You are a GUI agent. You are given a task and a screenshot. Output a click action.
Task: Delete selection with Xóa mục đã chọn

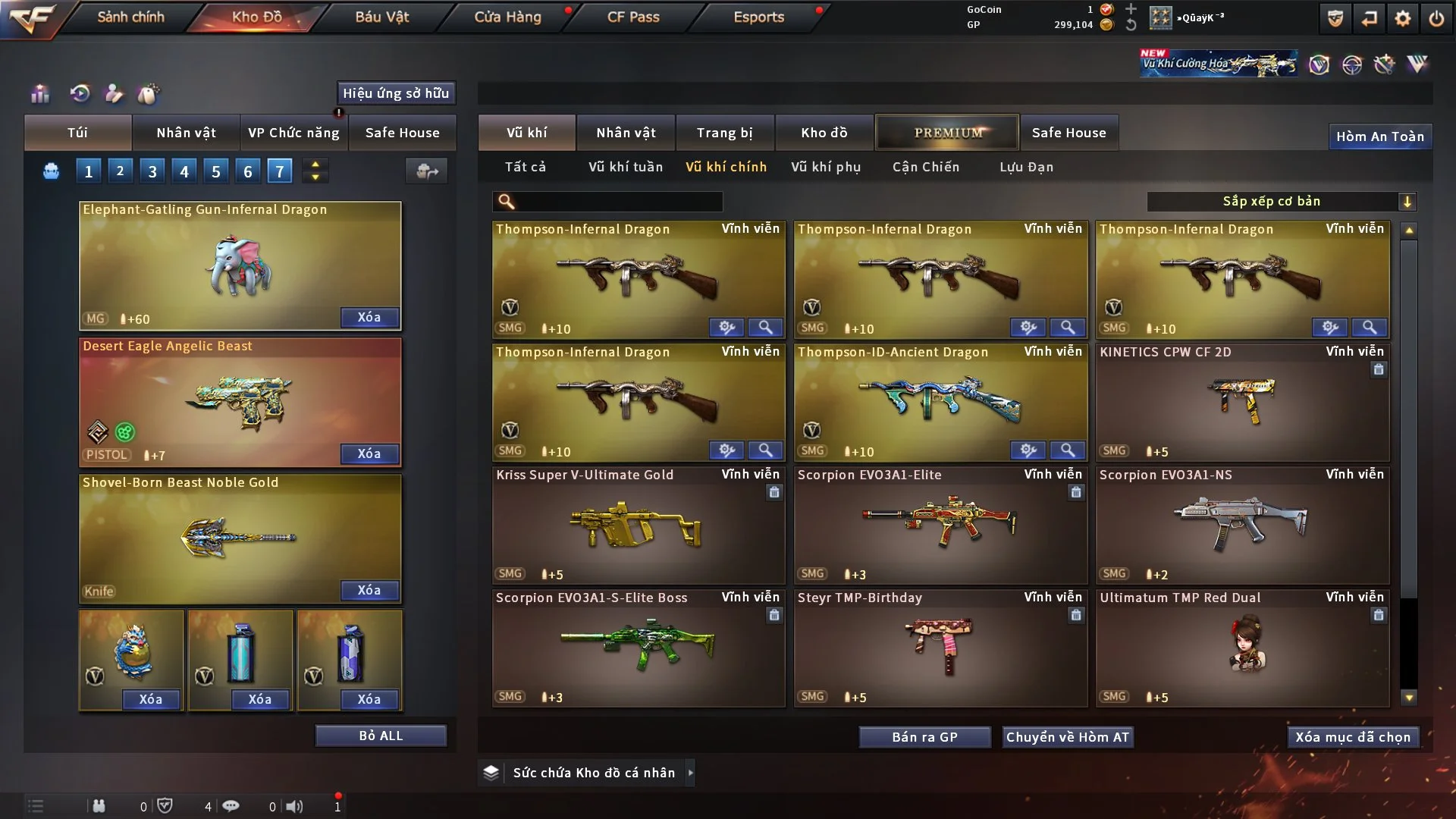pyautogui.click(x=1353, y=737)
